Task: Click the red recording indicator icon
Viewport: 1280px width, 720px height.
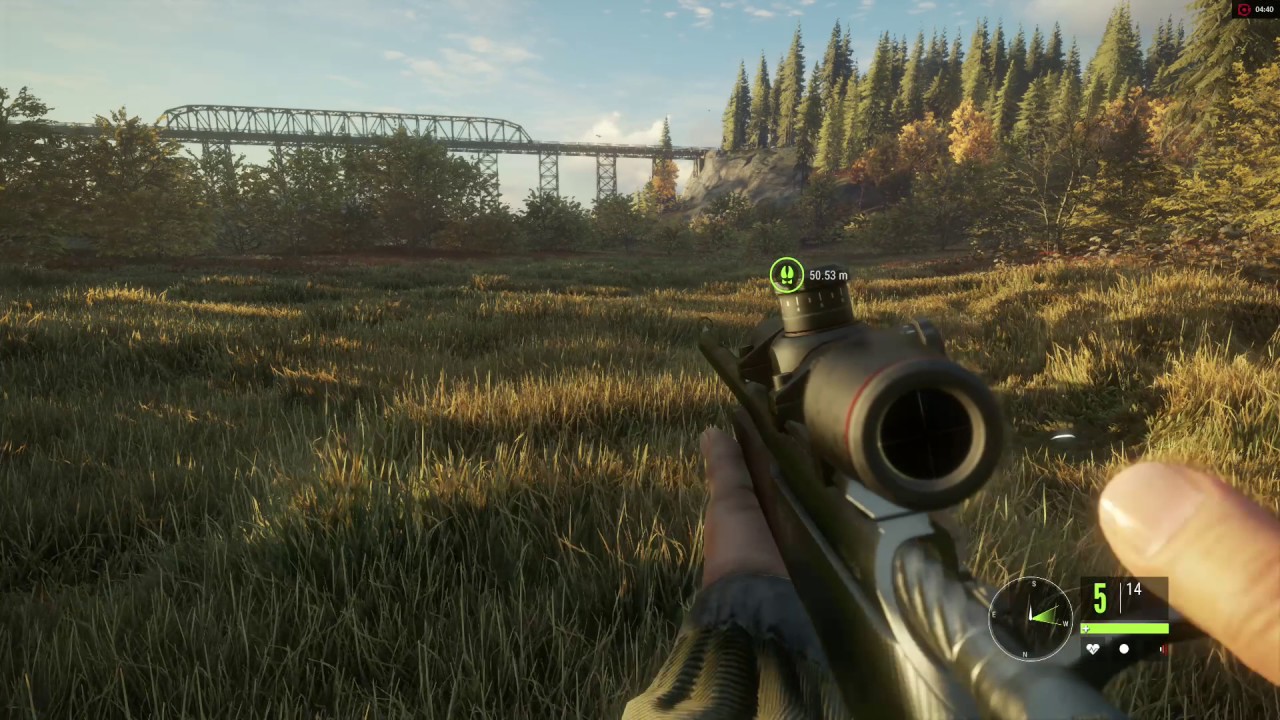Action: [x=1244, y=9]
